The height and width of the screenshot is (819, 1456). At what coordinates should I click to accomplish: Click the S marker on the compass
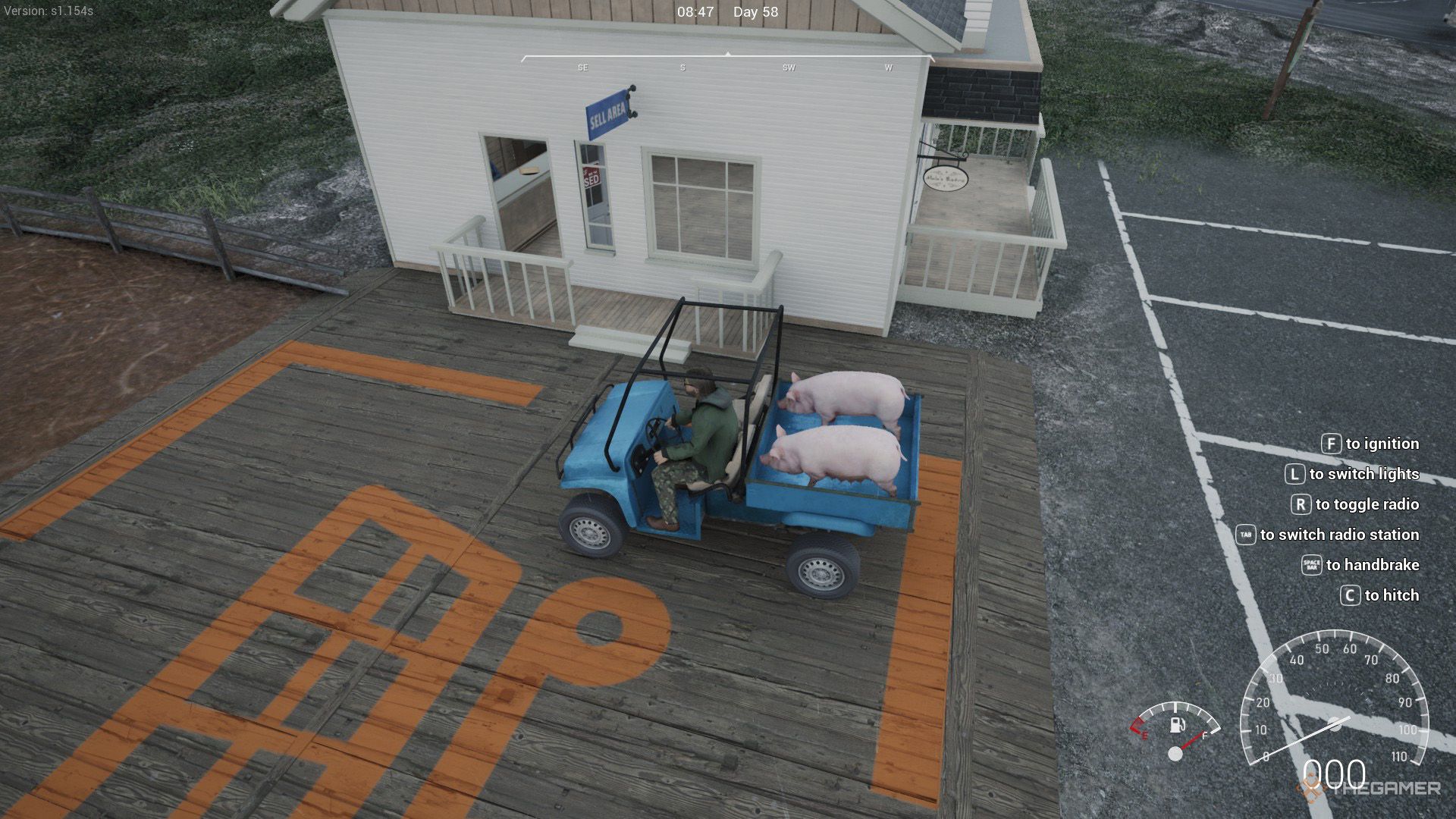[682, 67]
